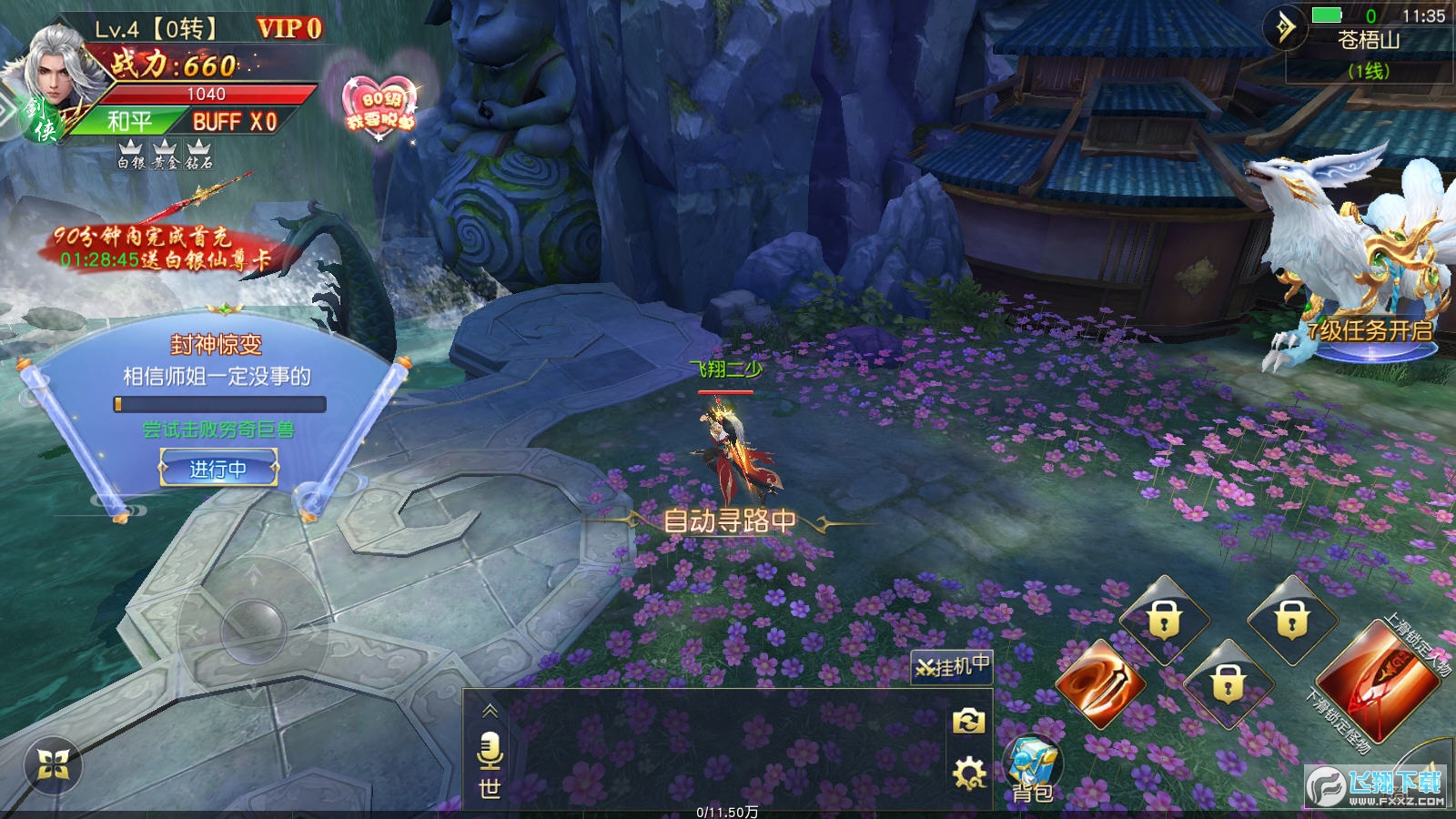Tap the 和平 peace mode toggle
Screen dimensions: 1456x819
click(129, 122)
